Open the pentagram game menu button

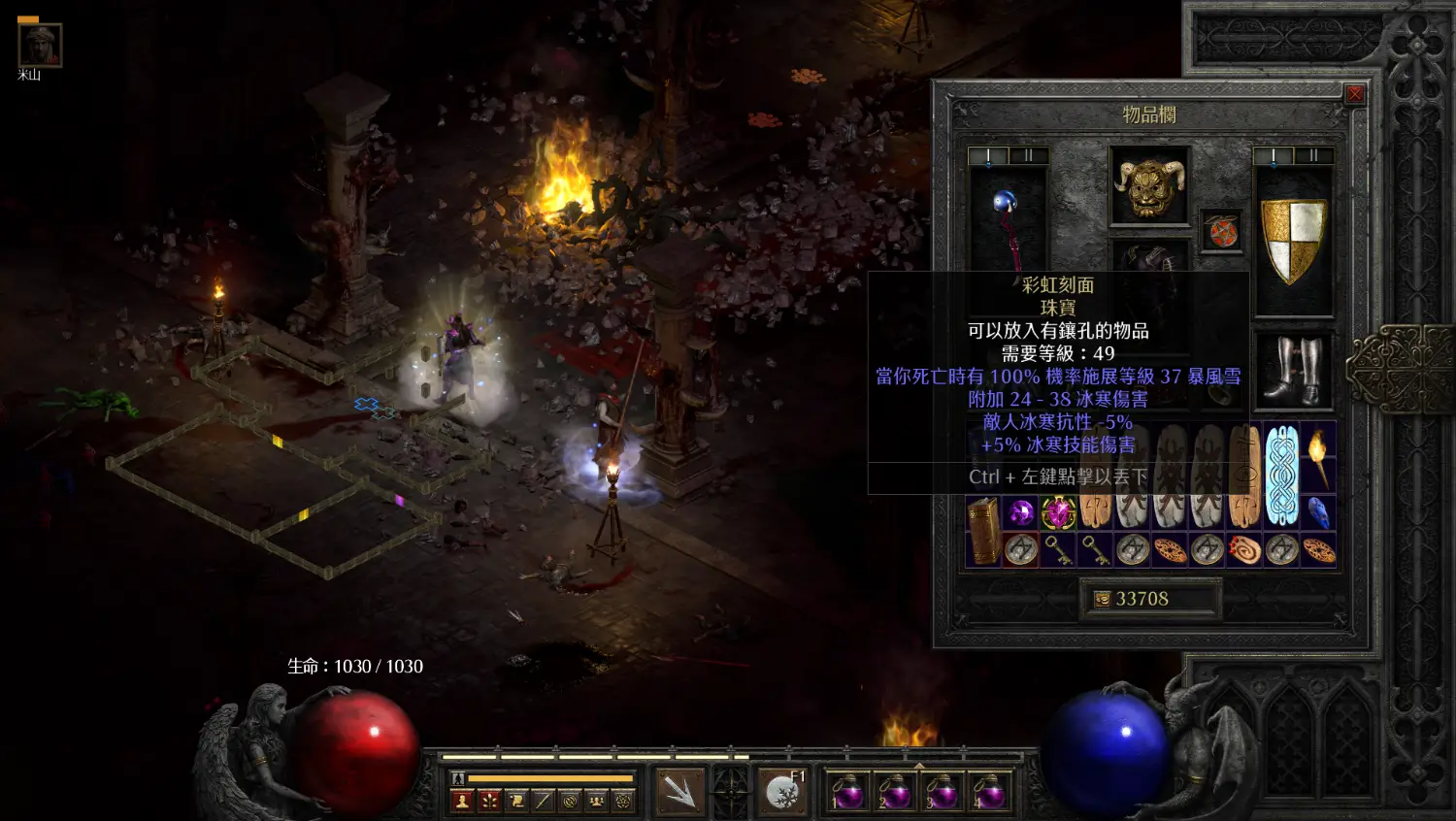point(623,801)
